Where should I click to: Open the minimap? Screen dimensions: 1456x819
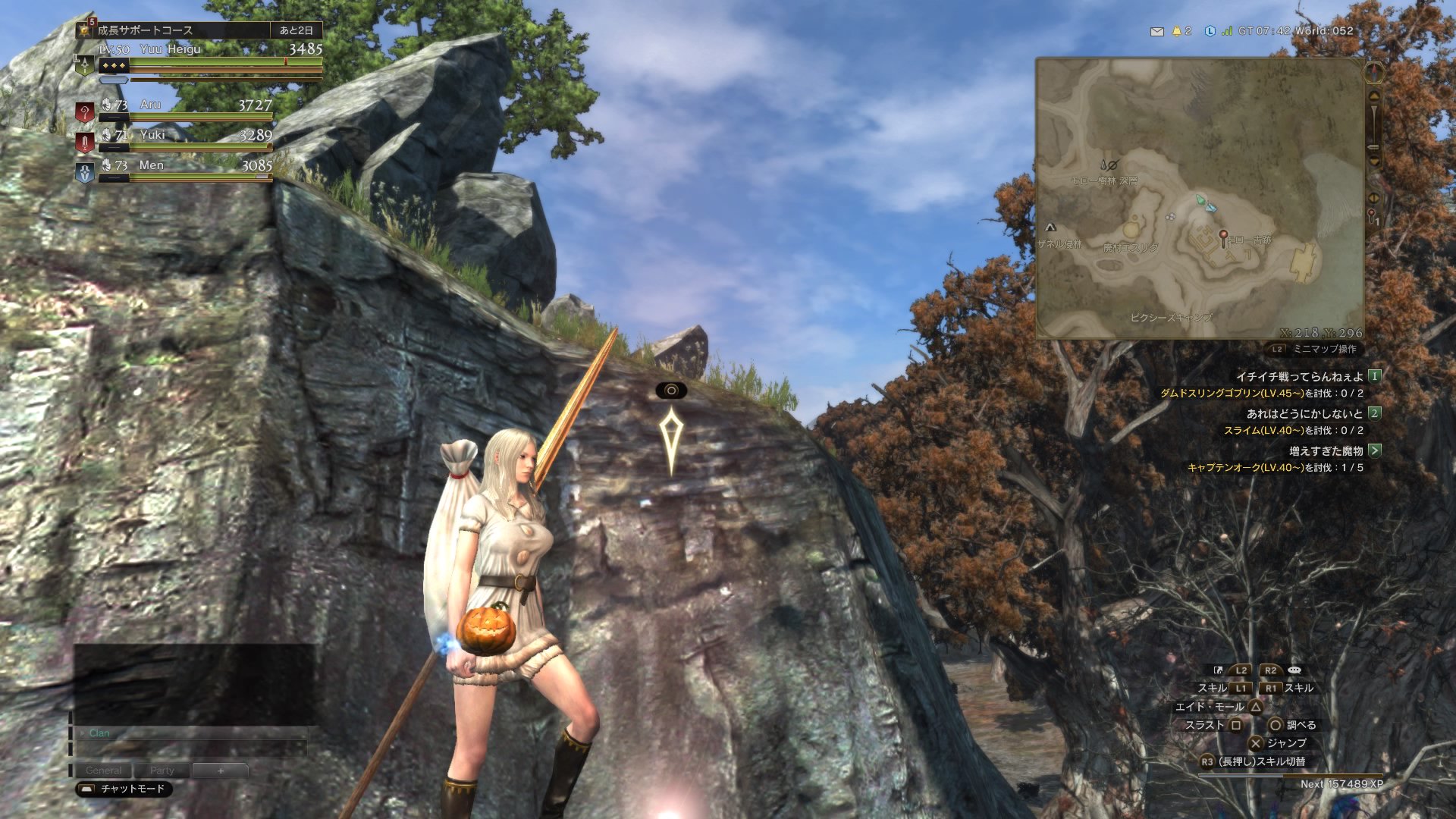[1200, 199]
